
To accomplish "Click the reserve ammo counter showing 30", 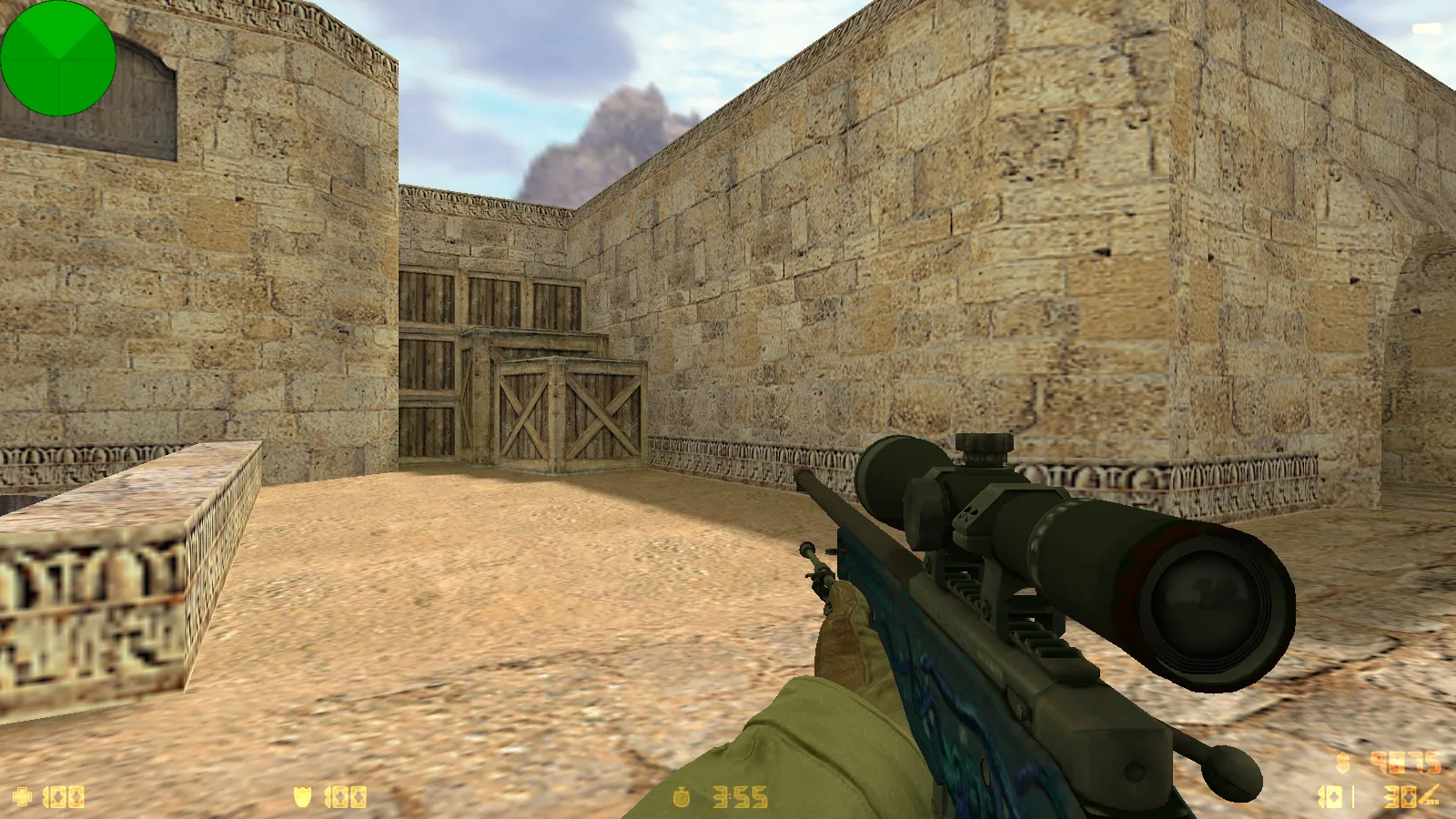I will tap(1400, 796).
